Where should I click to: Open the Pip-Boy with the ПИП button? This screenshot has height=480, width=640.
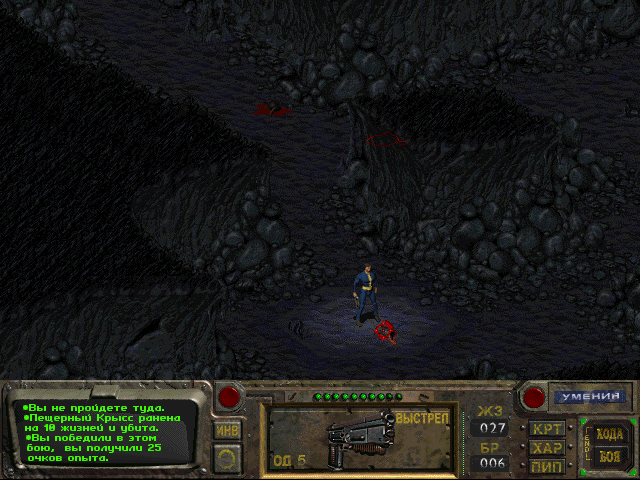click(546, 466)
